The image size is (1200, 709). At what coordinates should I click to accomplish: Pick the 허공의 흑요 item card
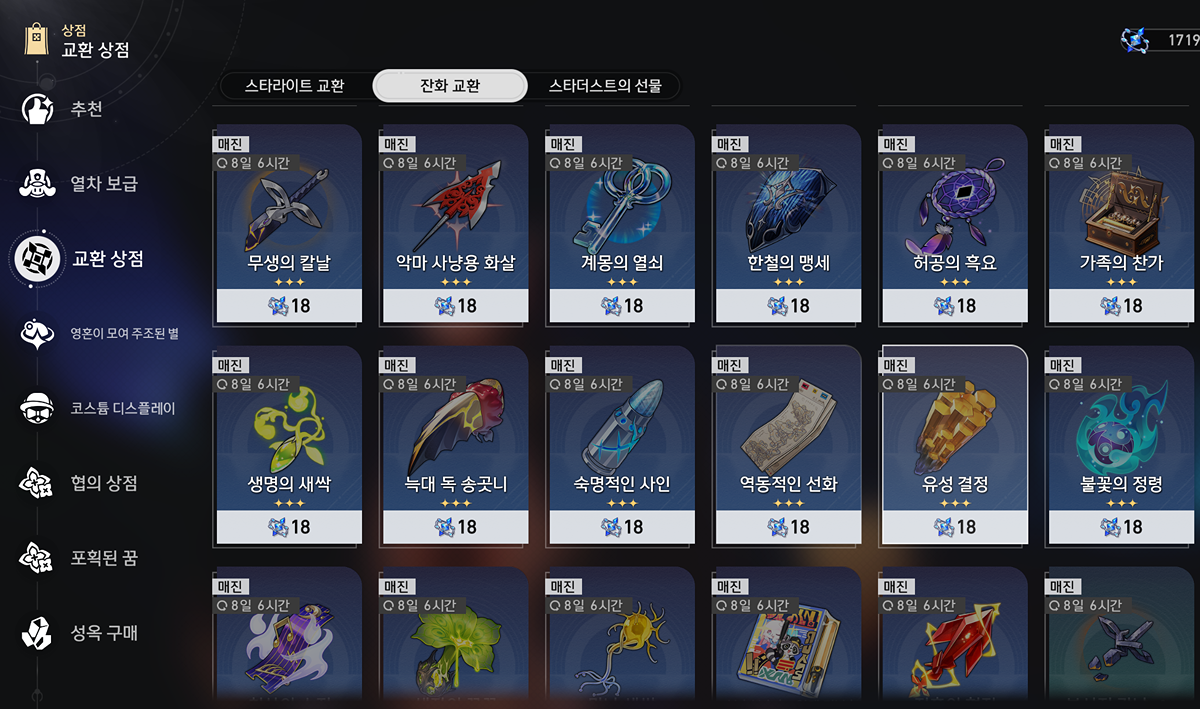tap(954, 225)
